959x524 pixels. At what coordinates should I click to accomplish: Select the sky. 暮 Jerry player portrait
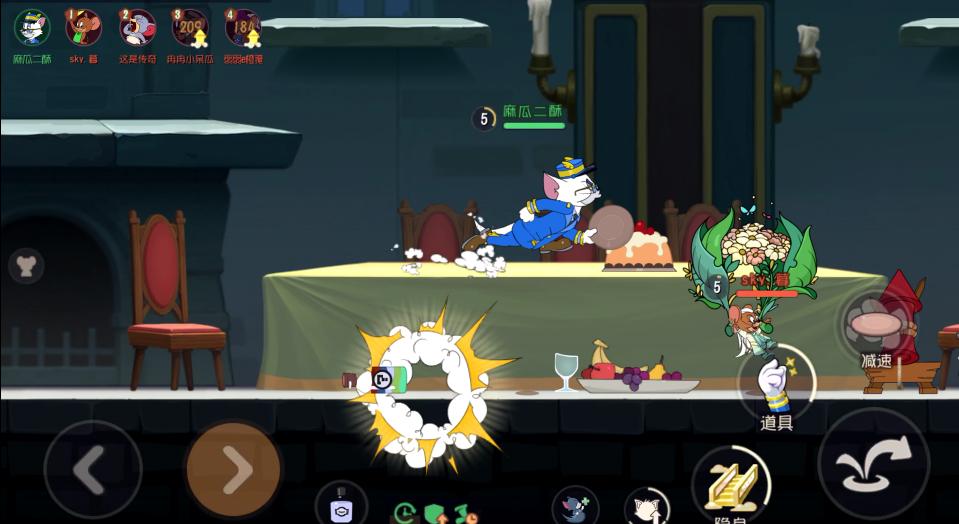84,28
